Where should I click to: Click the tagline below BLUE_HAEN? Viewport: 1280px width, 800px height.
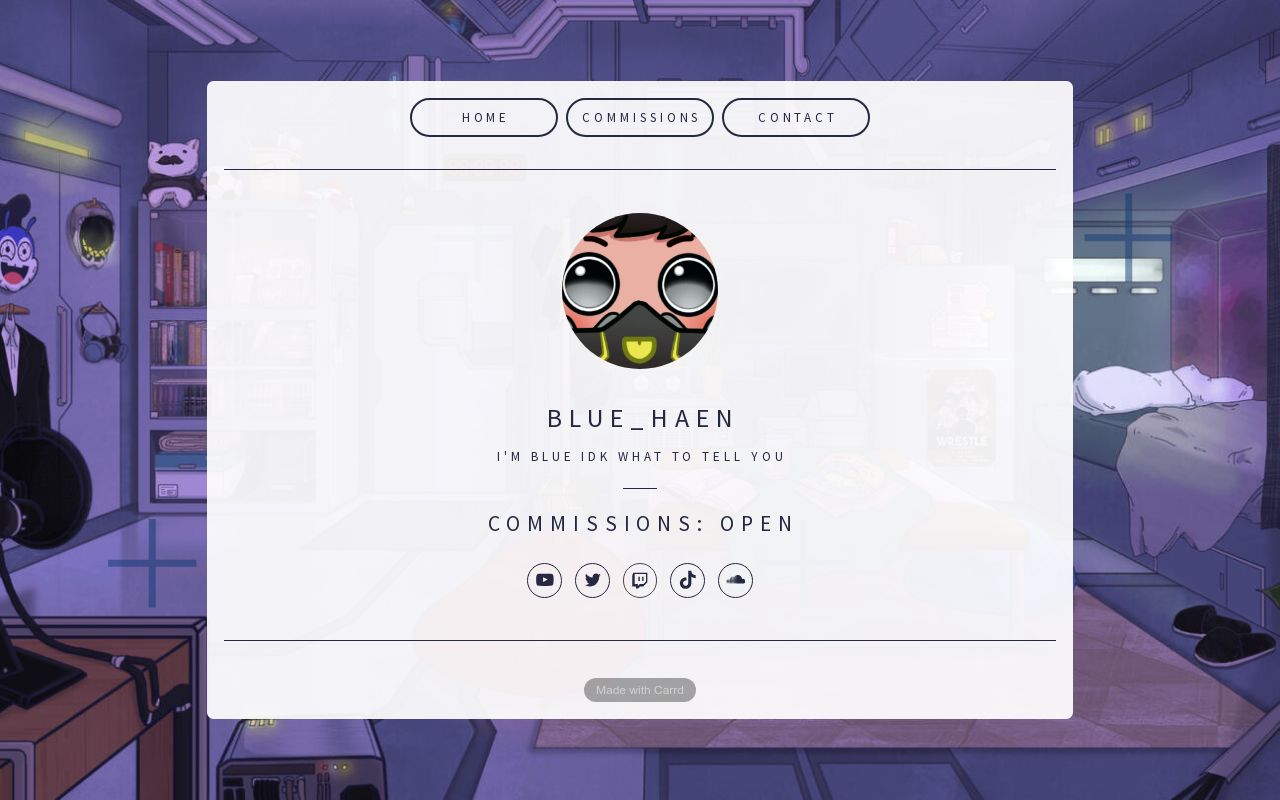[x=640, y=456]
